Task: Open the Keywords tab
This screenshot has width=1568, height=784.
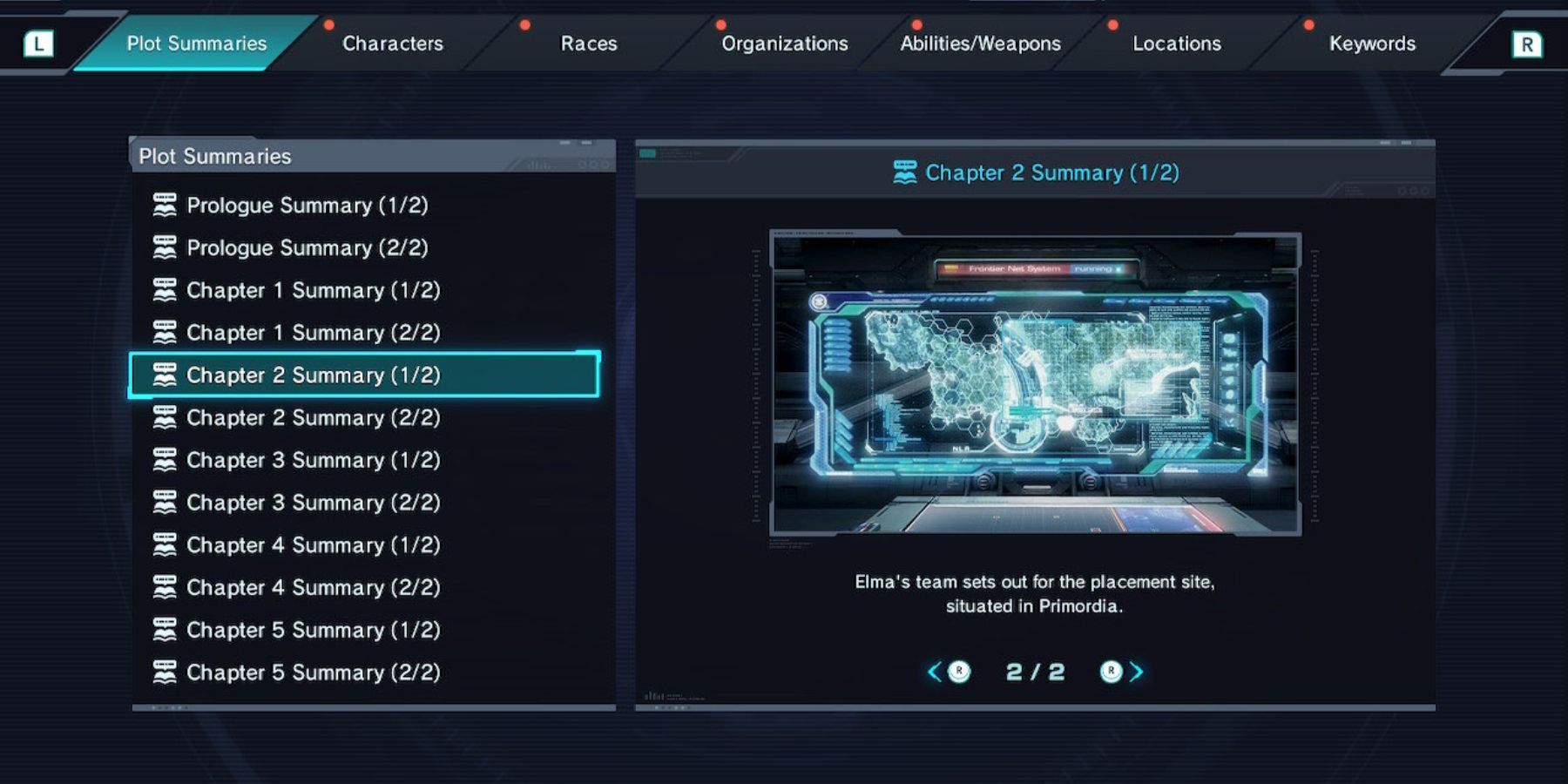Action: click(1372, 44)
